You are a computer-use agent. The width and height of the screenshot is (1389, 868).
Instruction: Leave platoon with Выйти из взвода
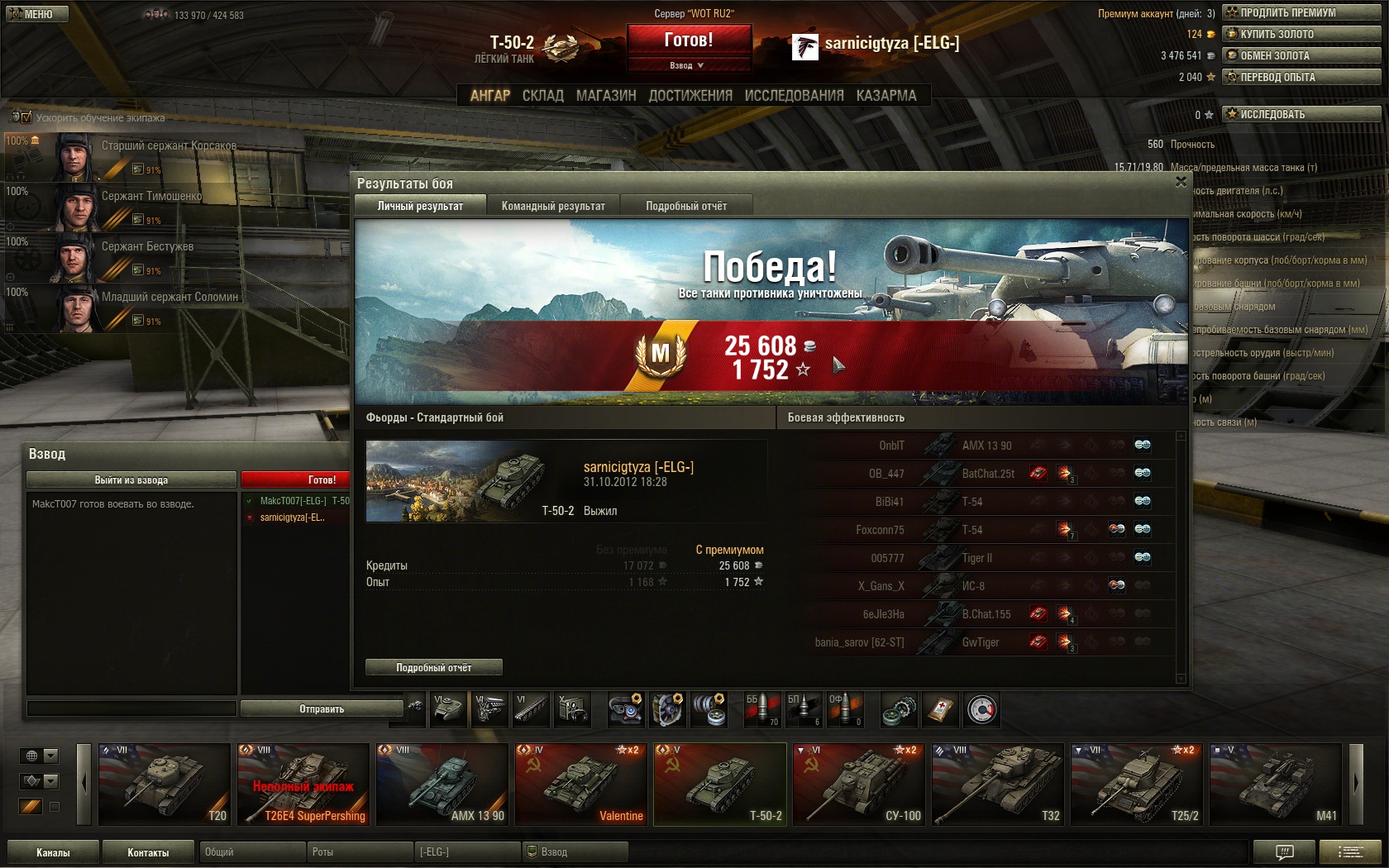pos(131,479)
